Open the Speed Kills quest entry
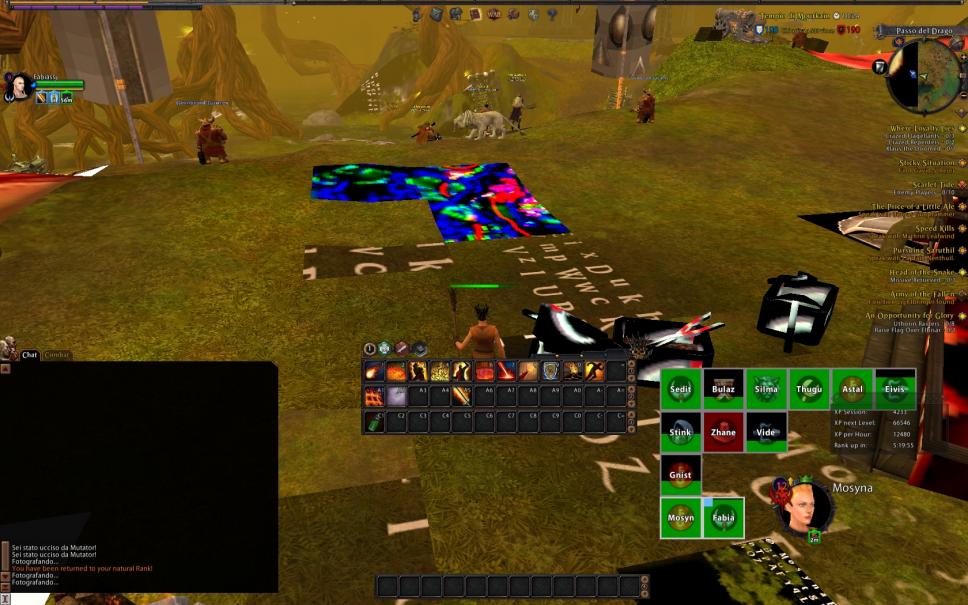968x605 pixels. 932,228
